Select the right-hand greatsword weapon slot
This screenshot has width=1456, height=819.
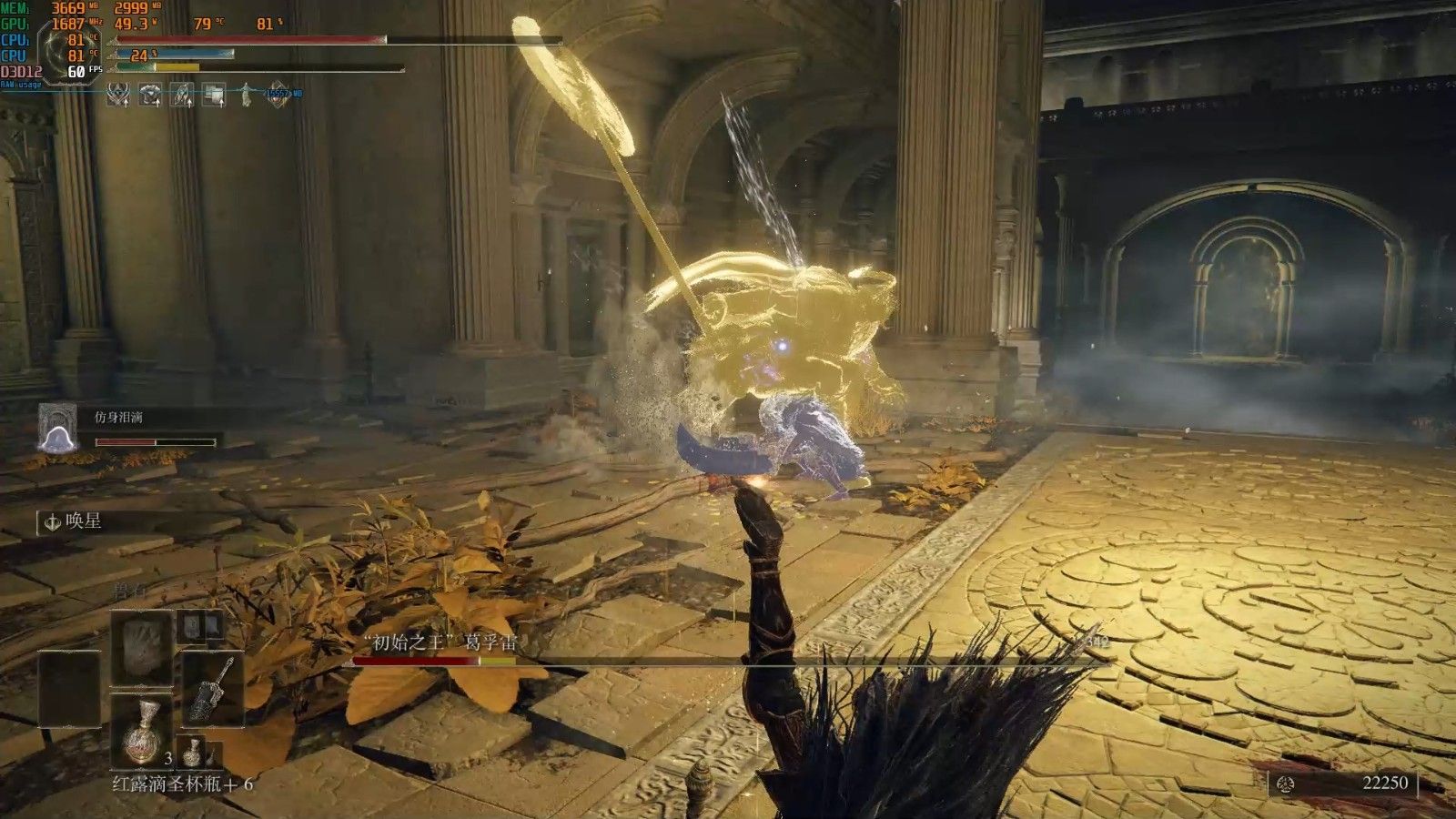point(213,688)
